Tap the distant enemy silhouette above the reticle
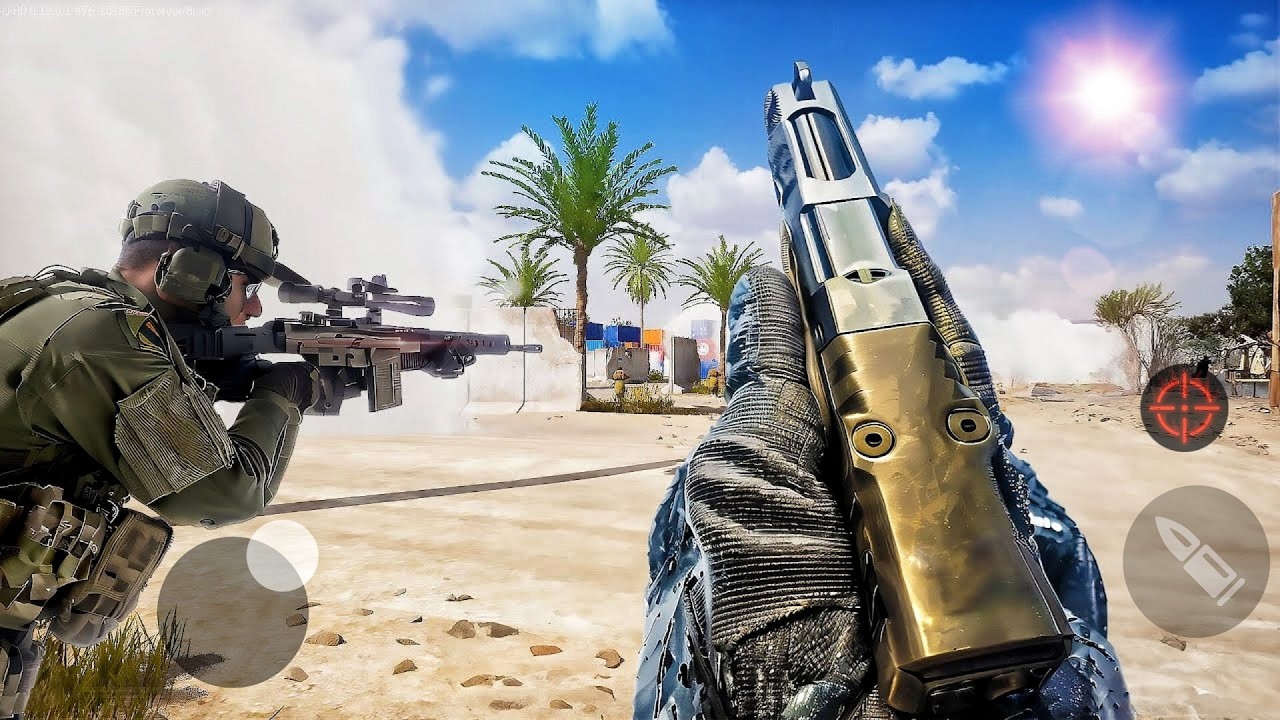This screenshot has width=1280, height=720. click(1203, 365)
